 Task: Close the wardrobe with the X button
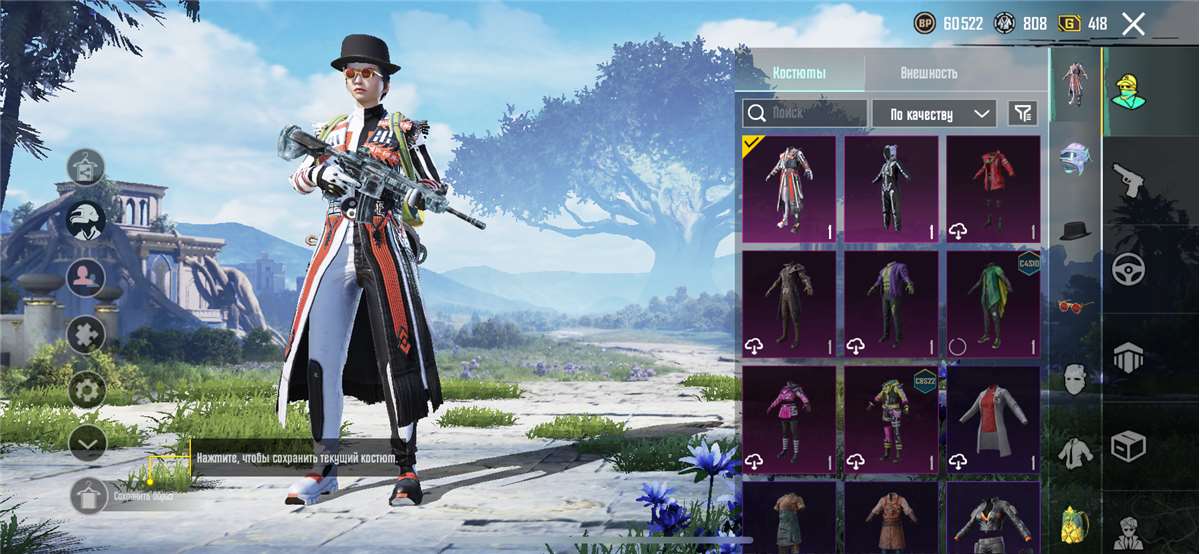(x=1133, y=24)
